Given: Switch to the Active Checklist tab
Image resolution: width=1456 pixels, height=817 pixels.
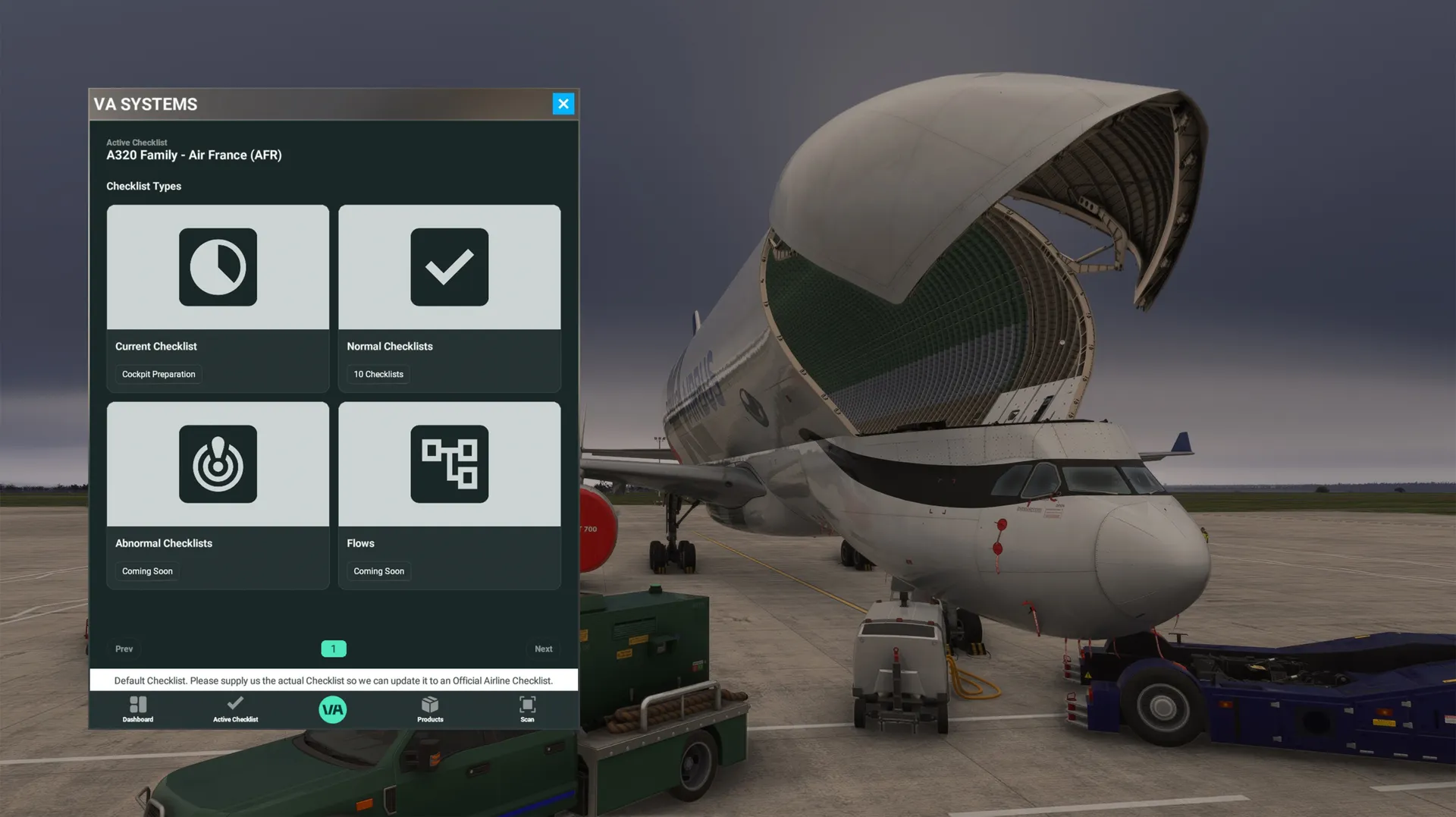Looking at the screenshot, I should coord(235,709).
